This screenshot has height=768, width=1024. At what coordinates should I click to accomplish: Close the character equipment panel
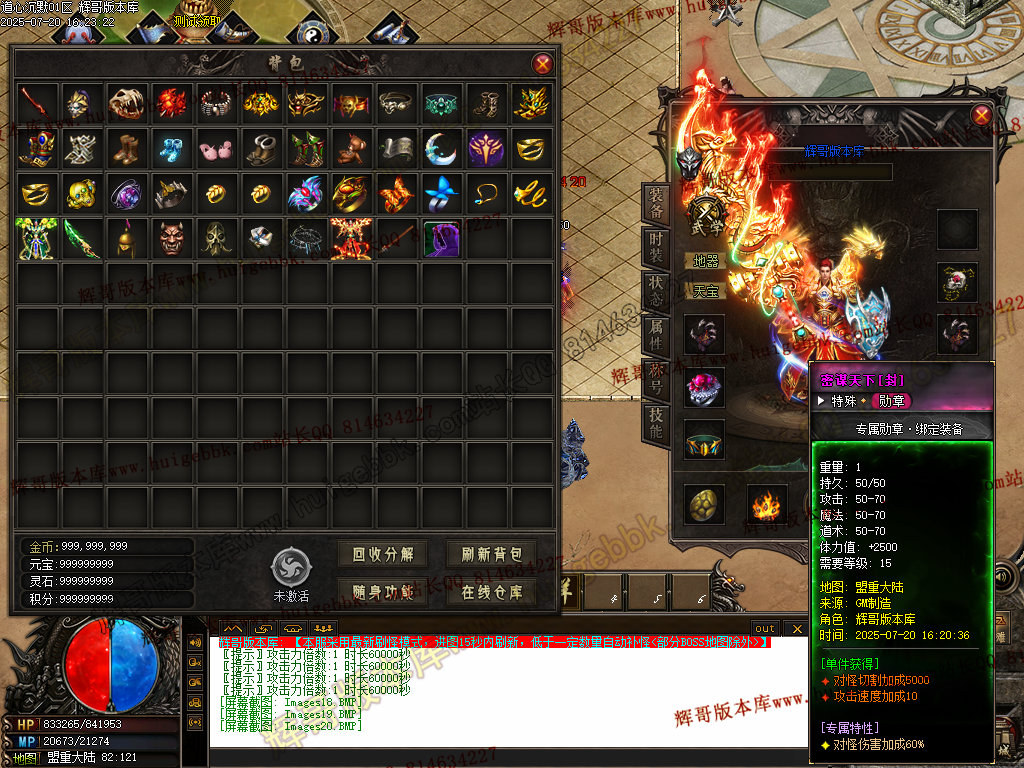pos(981,115)
